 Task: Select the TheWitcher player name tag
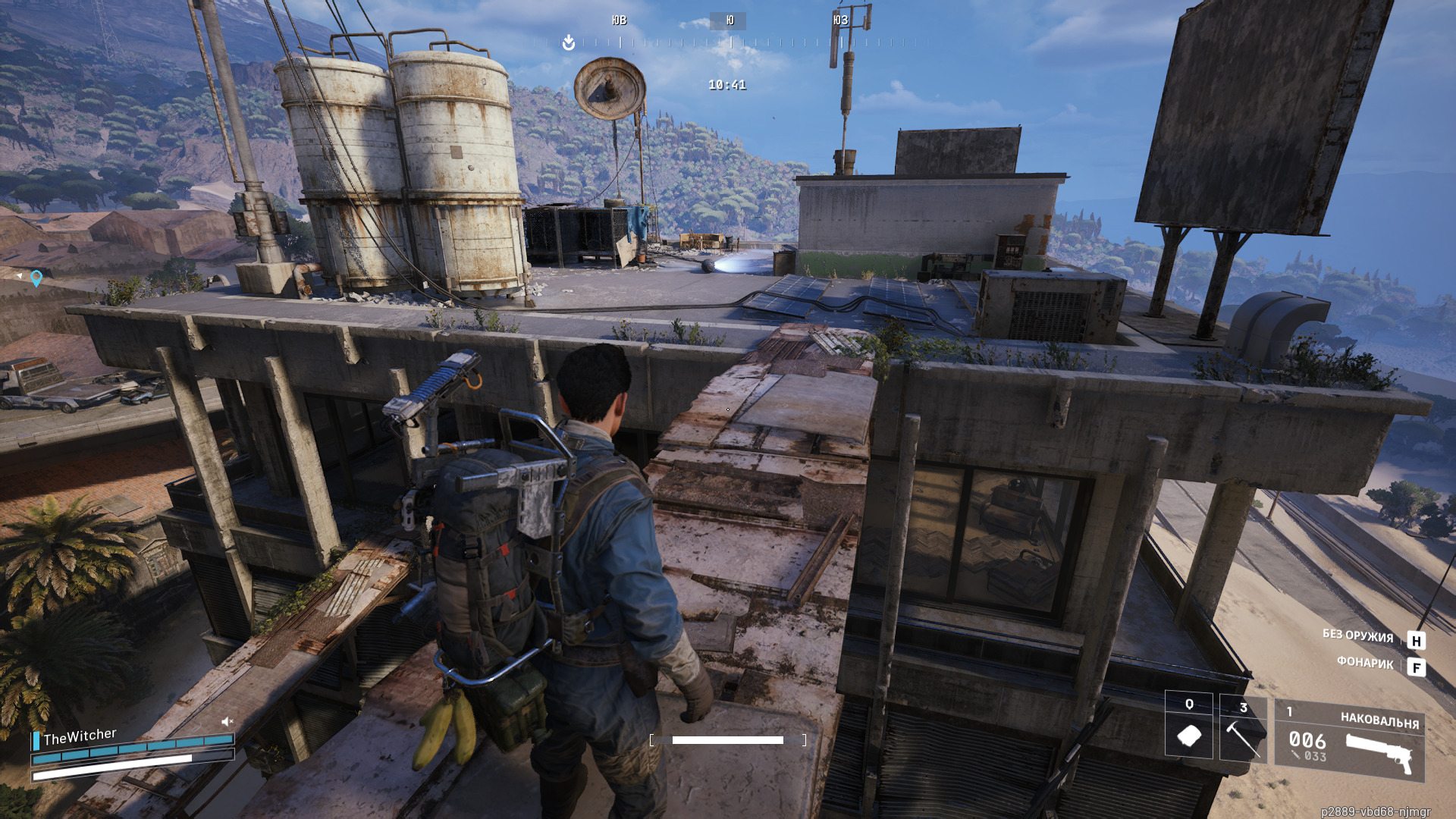[x=80, y=736]
